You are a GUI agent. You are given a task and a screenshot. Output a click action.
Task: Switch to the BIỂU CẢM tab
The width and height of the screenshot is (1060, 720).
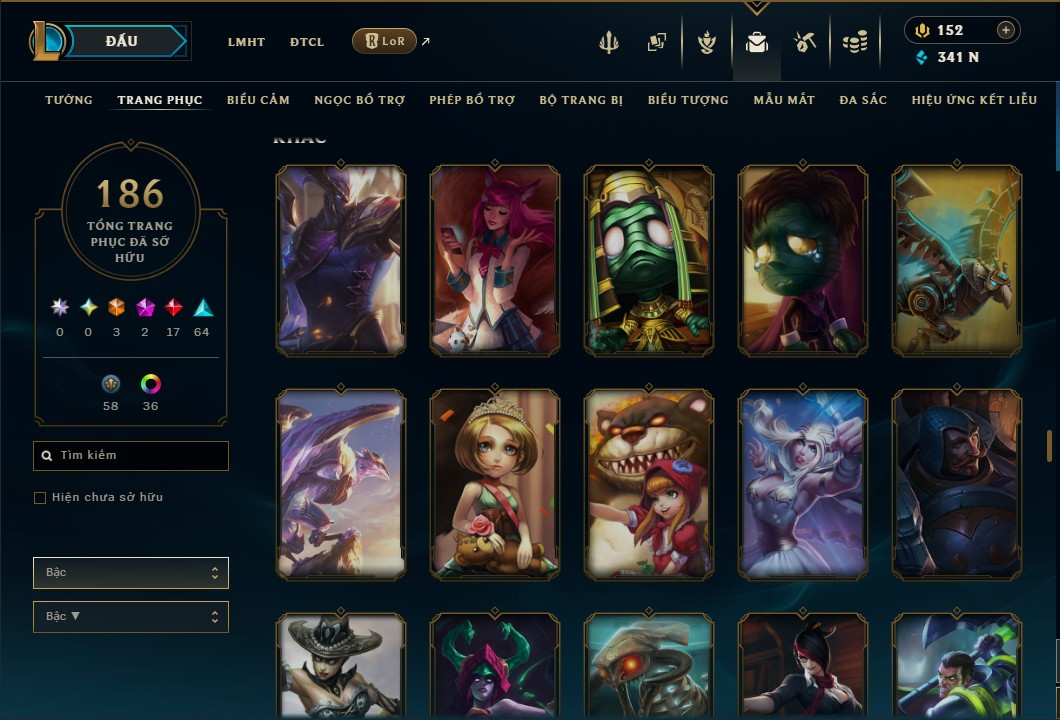pyautogui.click(x=258, y=100)
